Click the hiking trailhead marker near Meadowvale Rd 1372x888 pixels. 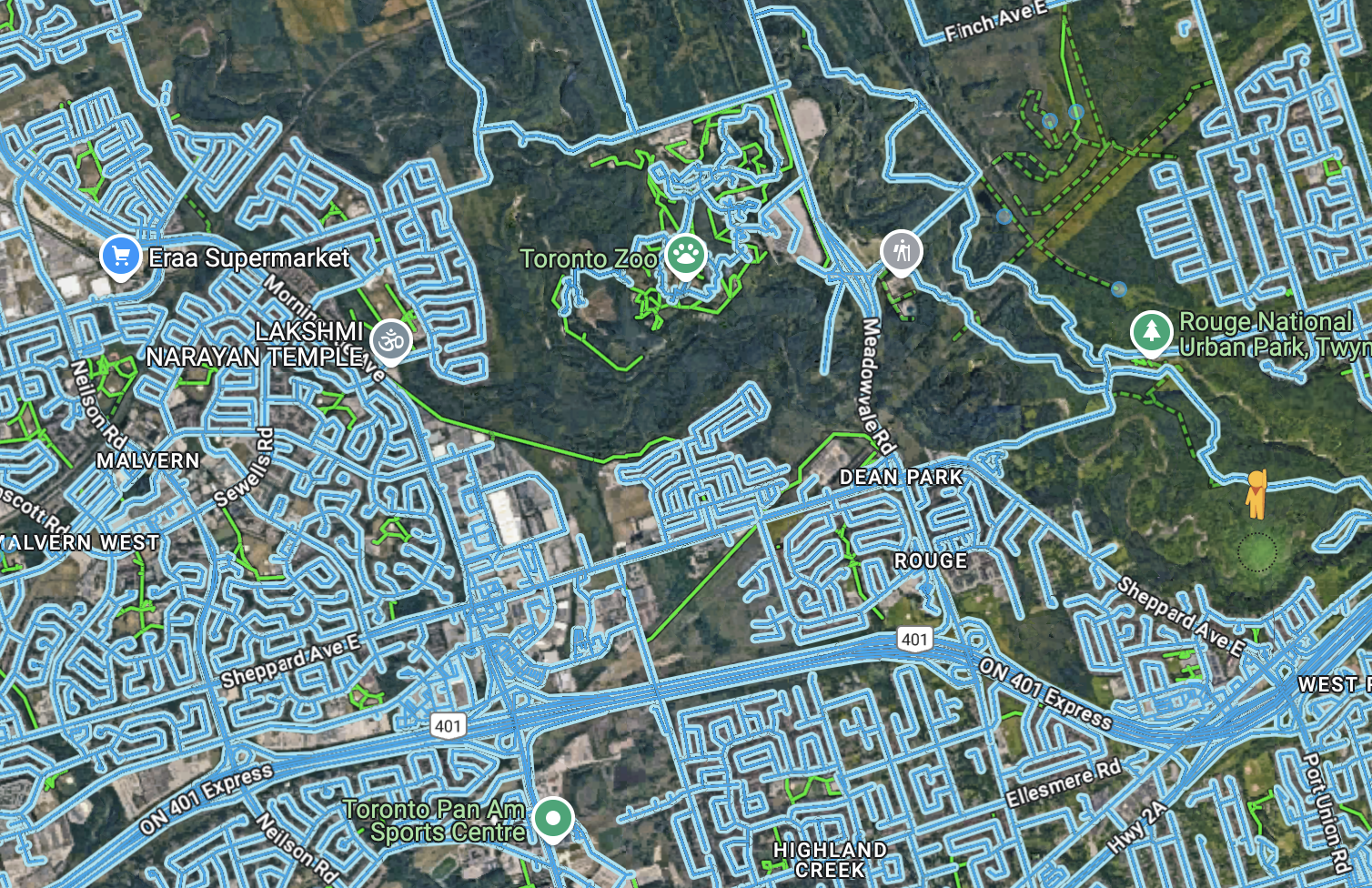[x=902, y=251]
